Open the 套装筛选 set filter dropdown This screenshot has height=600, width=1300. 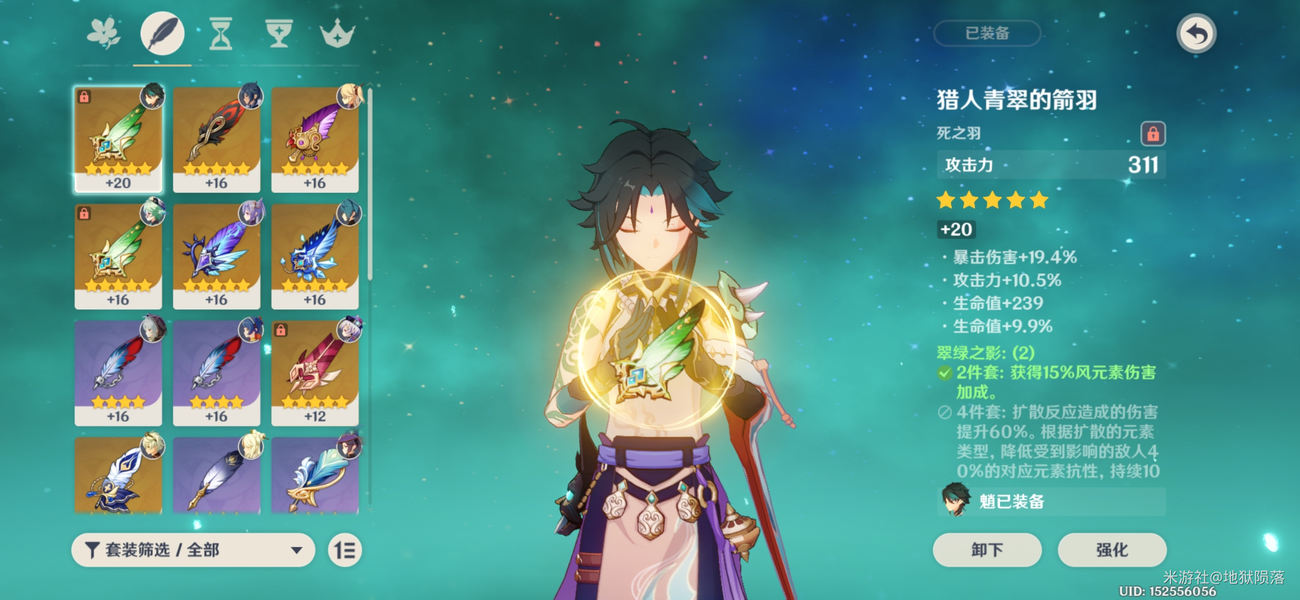193,550
